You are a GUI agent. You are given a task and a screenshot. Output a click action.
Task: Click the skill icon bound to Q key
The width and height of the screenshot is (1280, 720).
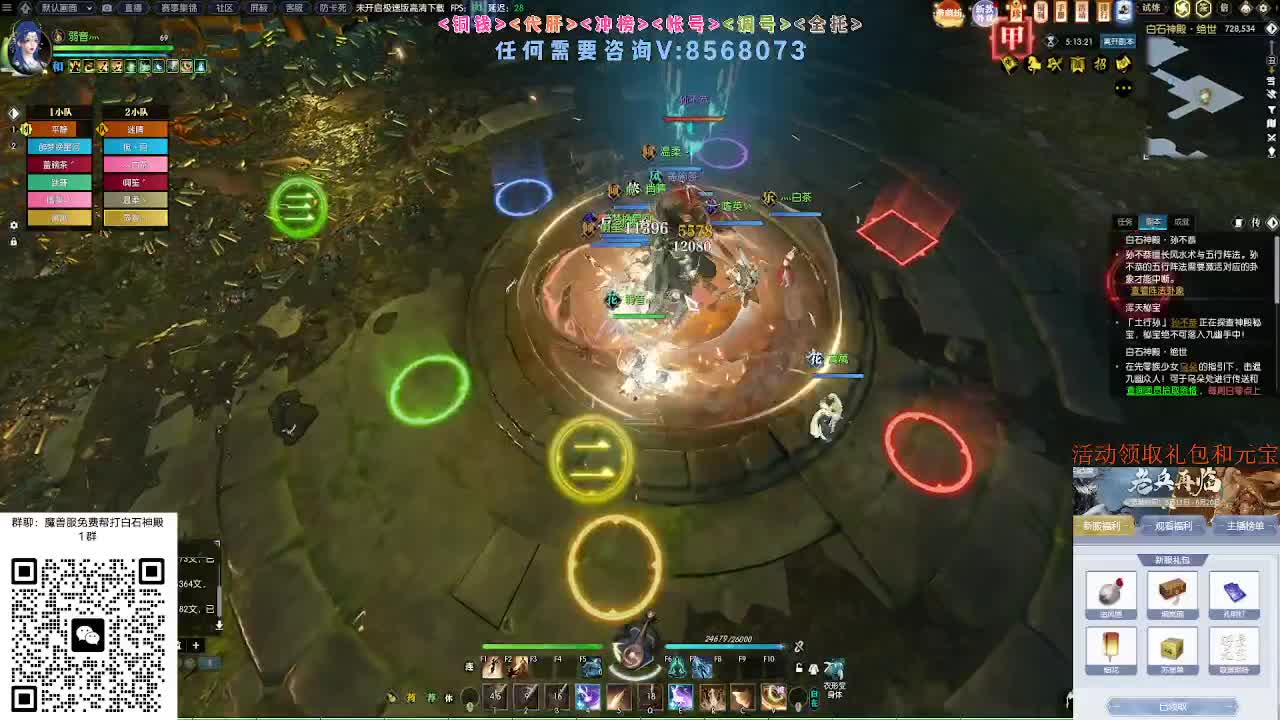point(649,694)
